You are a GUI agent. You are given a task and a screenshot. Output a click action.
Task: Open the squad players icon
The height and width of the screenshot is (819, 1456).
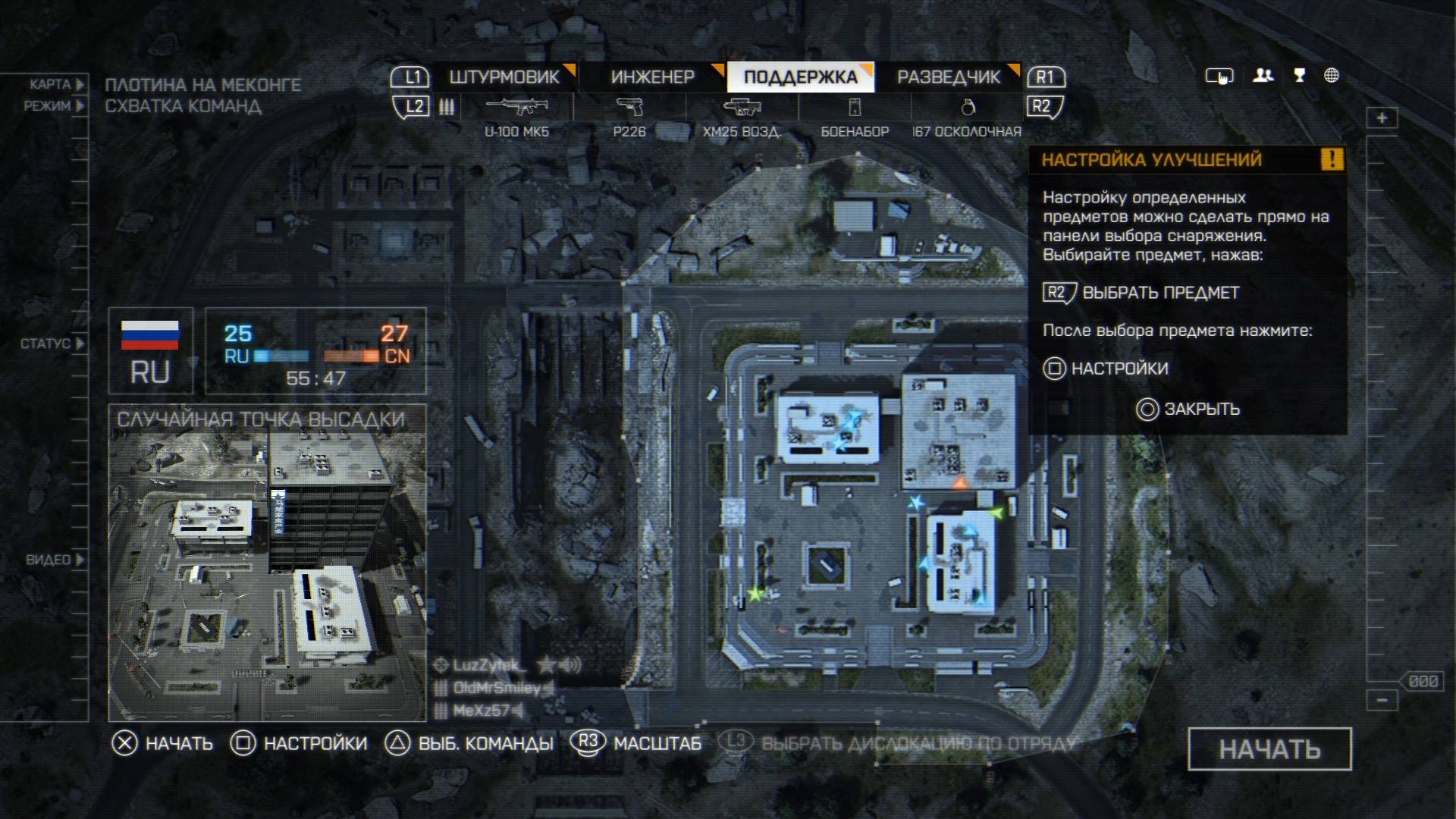[1263, 75]
